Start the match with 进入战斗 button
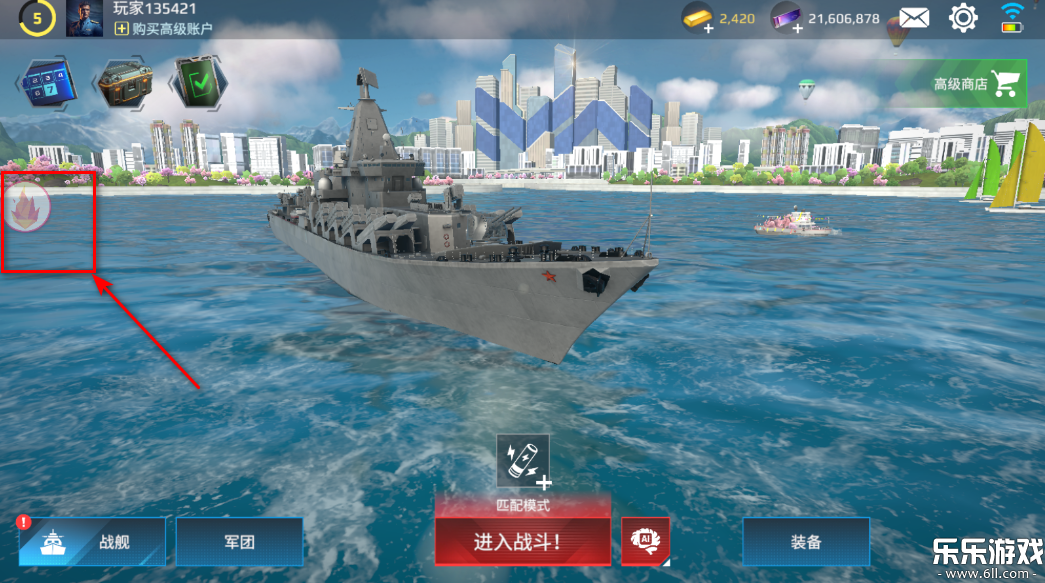This screenshot has width=1045, height=583. (x=522, y=542)
